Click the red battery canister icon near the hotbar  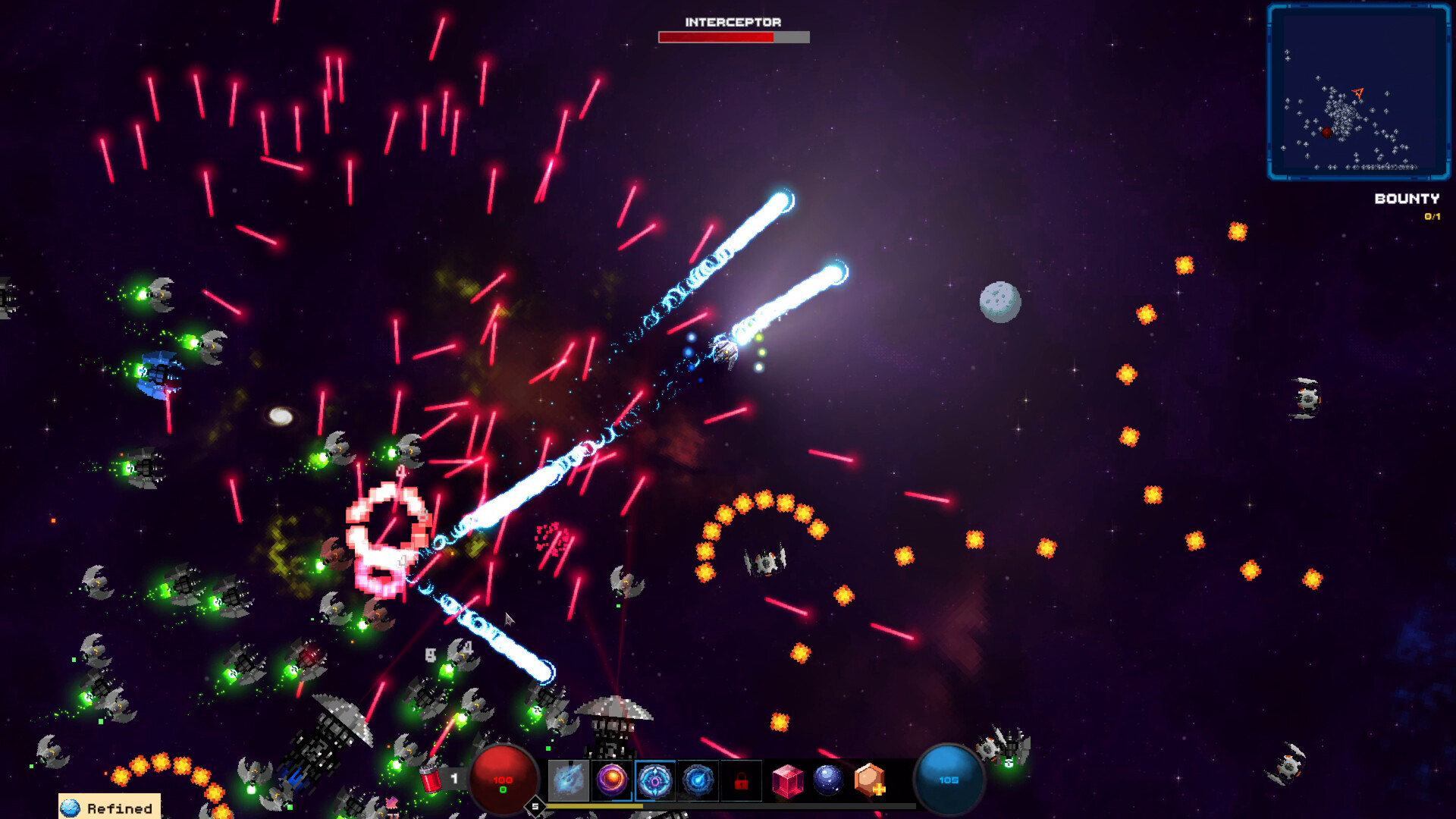[430, 778]
